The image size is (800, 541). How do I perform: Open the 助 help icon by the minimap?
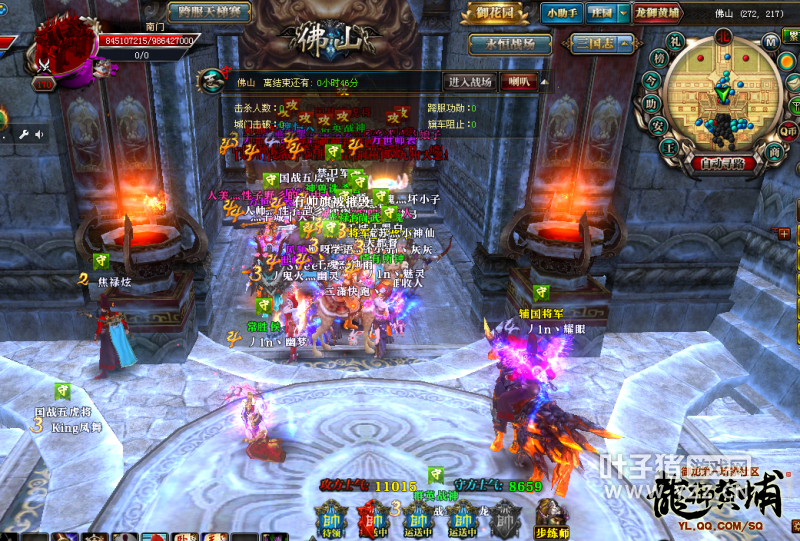(x=652, y=104)
